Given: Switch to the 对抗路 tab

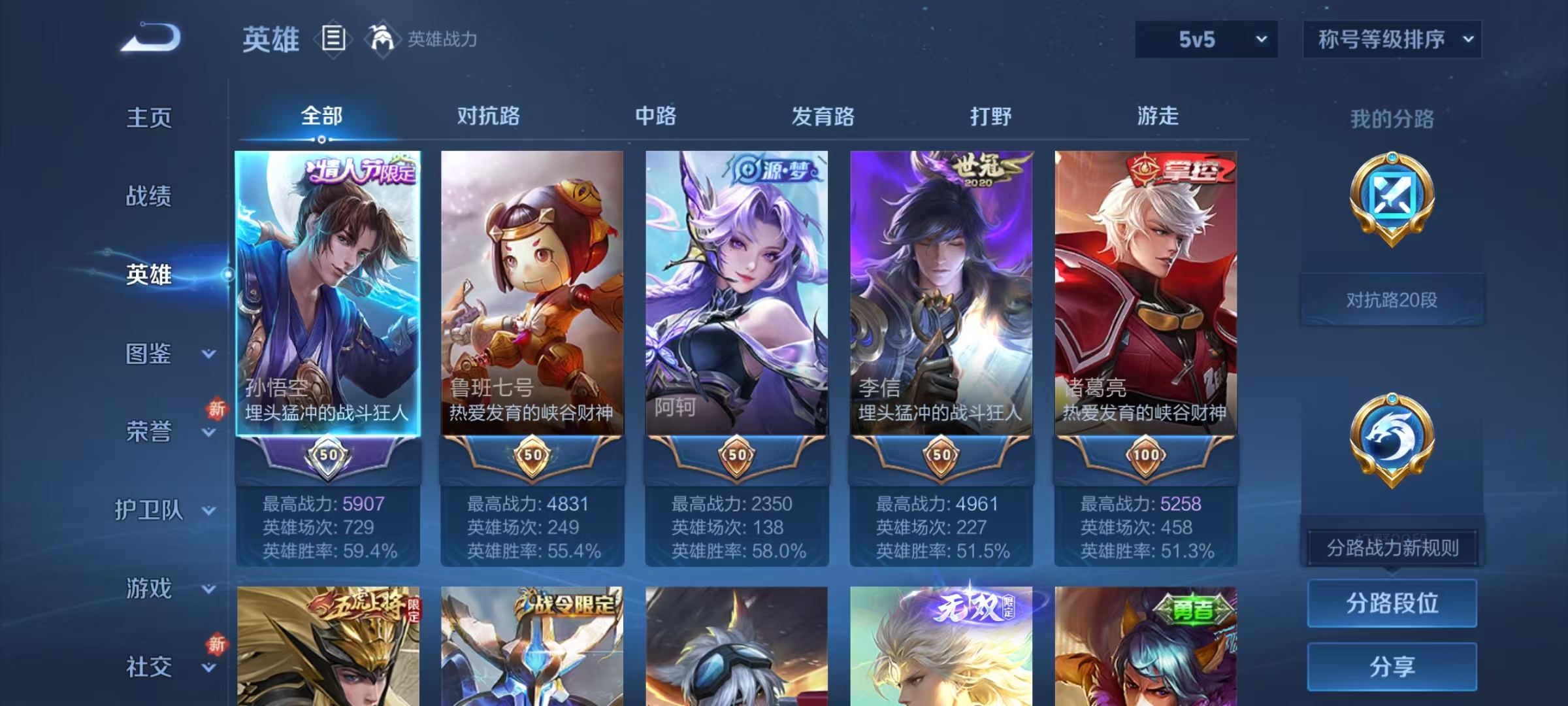Looking at the screenshot, I should (490, 116).
